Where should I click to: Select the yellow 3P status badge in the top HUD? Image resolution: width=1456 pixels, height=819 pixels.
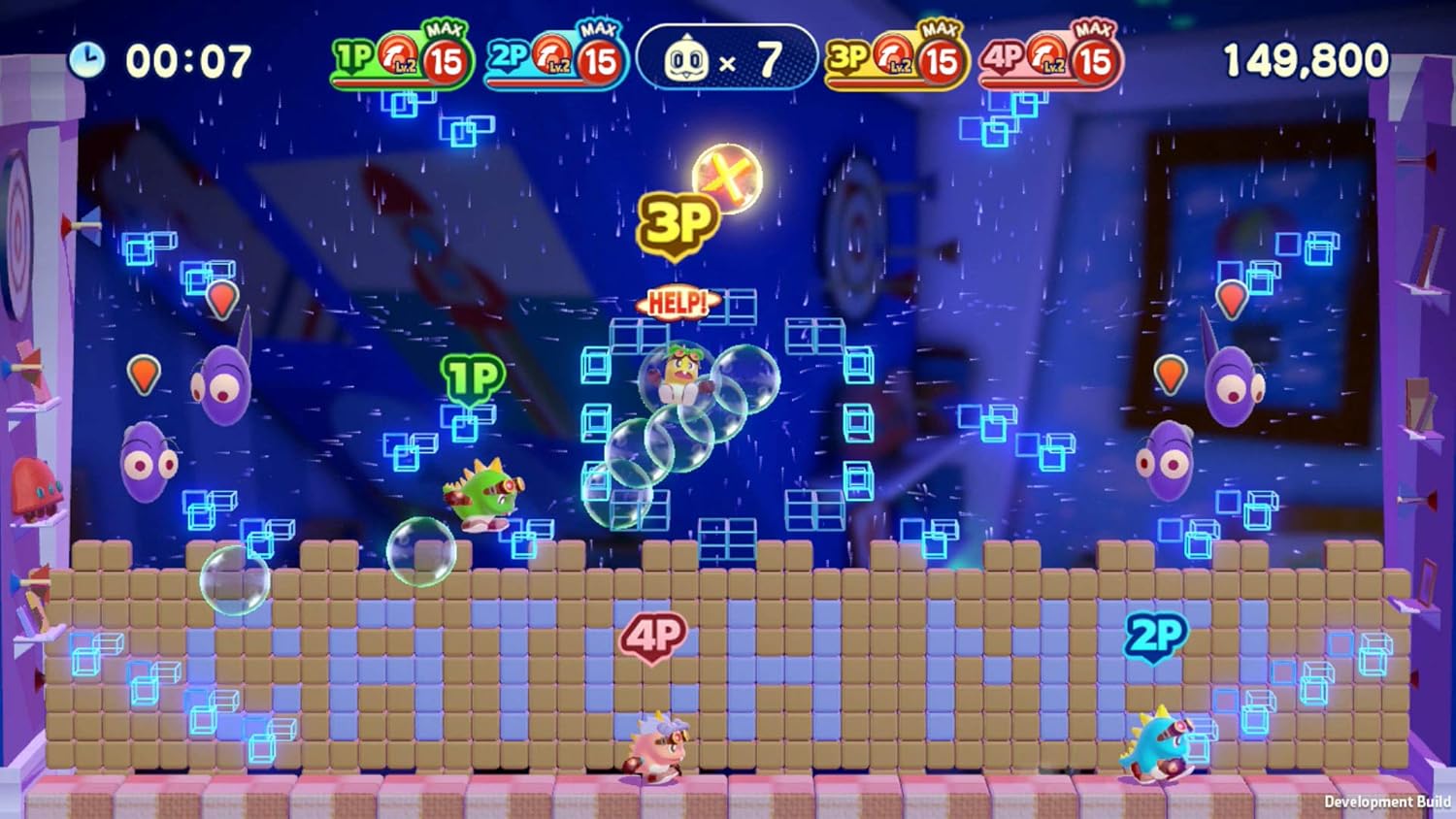[895, 60]
